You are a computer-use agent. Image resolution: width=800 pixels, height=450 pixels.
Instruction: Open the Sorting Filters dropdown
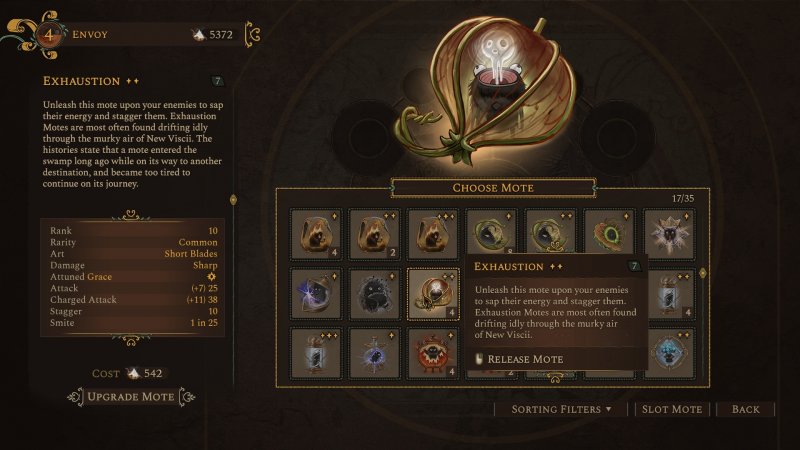tap(563, 409)
